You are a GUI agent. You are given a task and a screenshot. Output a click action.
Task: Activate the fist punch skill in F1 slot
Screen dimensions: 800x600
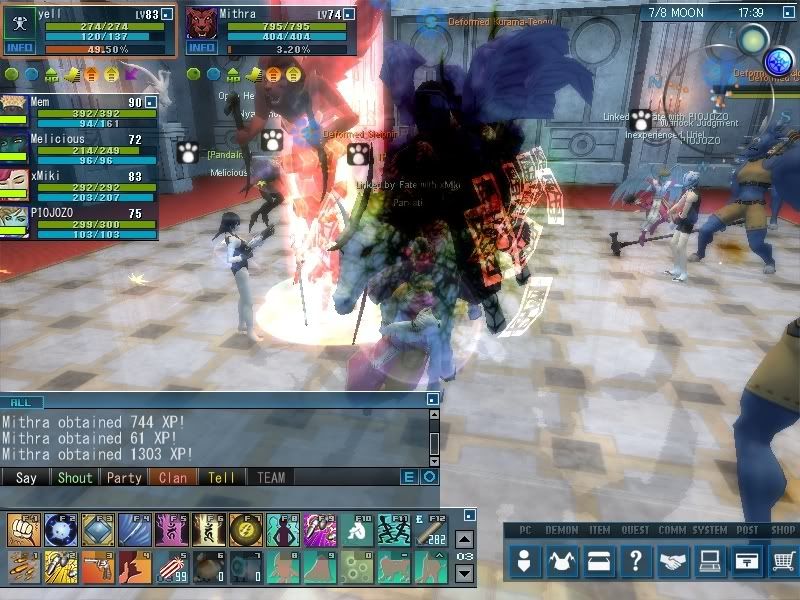(x=22, y=528)
